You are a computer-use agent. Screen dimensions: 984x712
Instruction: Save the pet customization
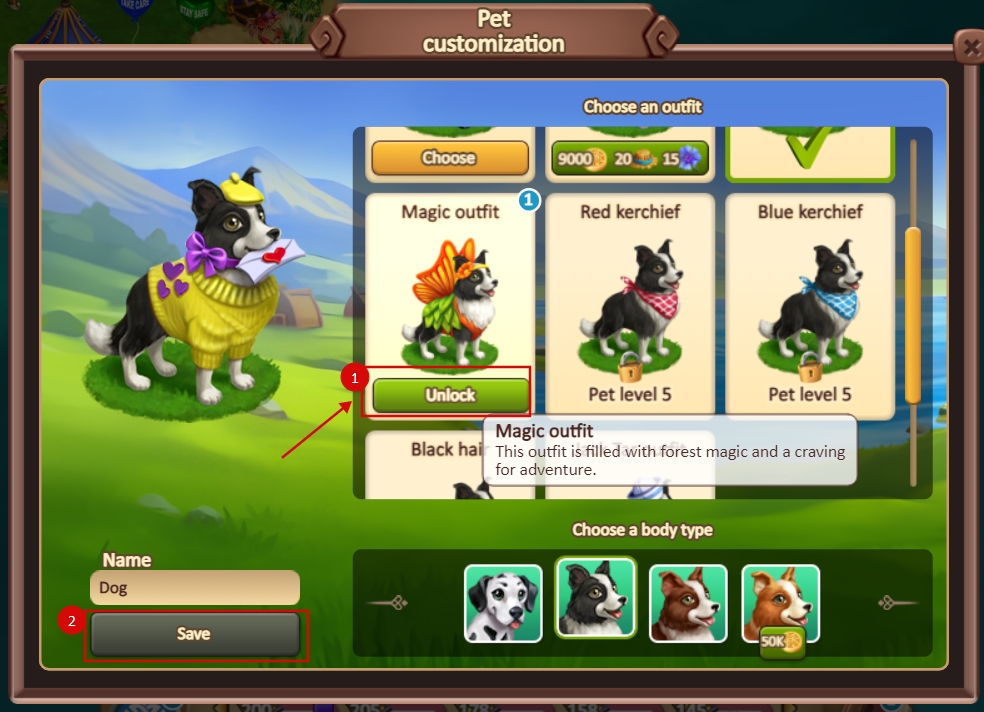194,634
